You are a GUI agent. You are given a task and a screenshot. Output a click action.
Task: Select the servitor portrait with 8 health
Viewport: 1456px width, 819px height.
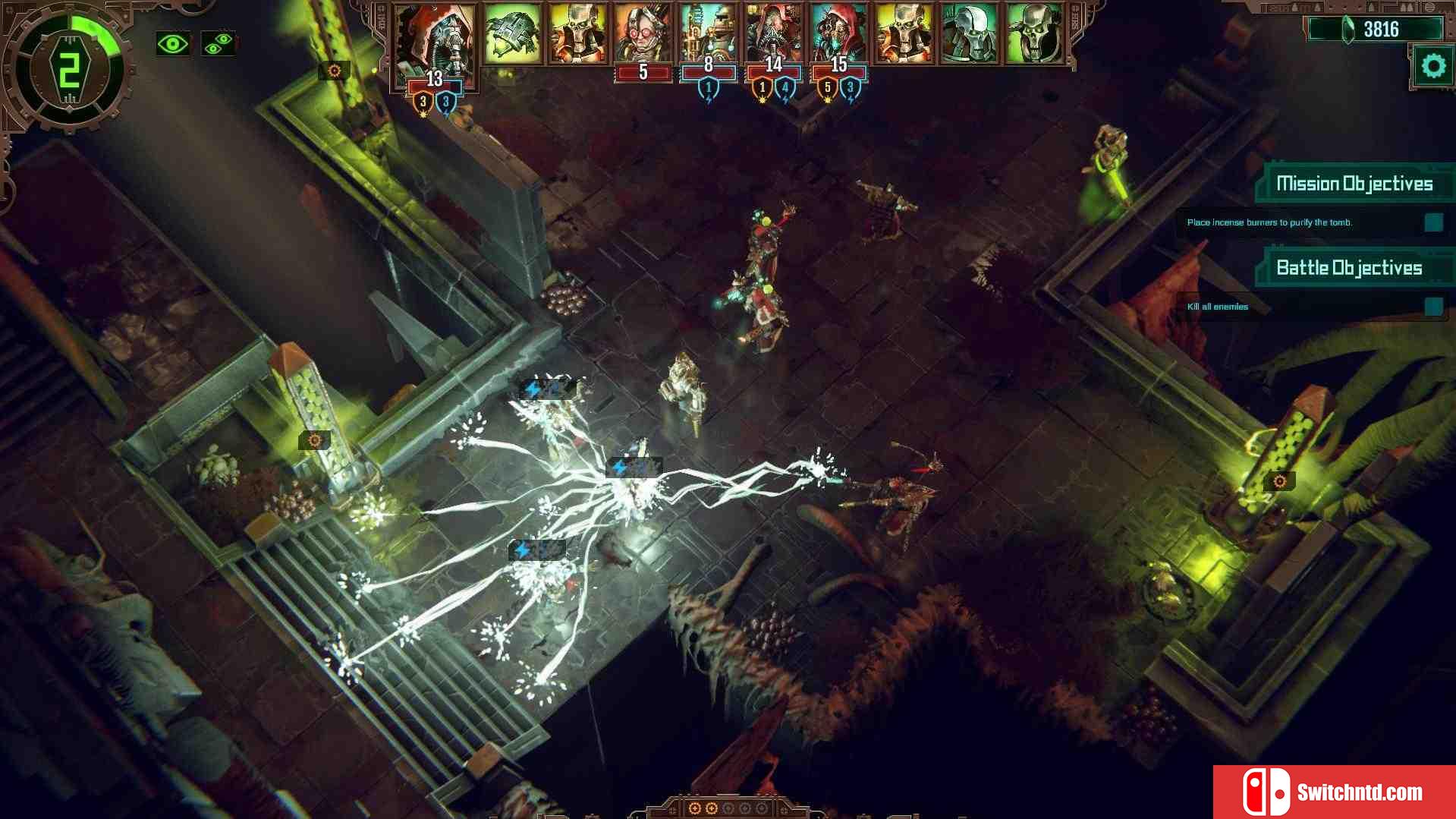coord(708,35)
